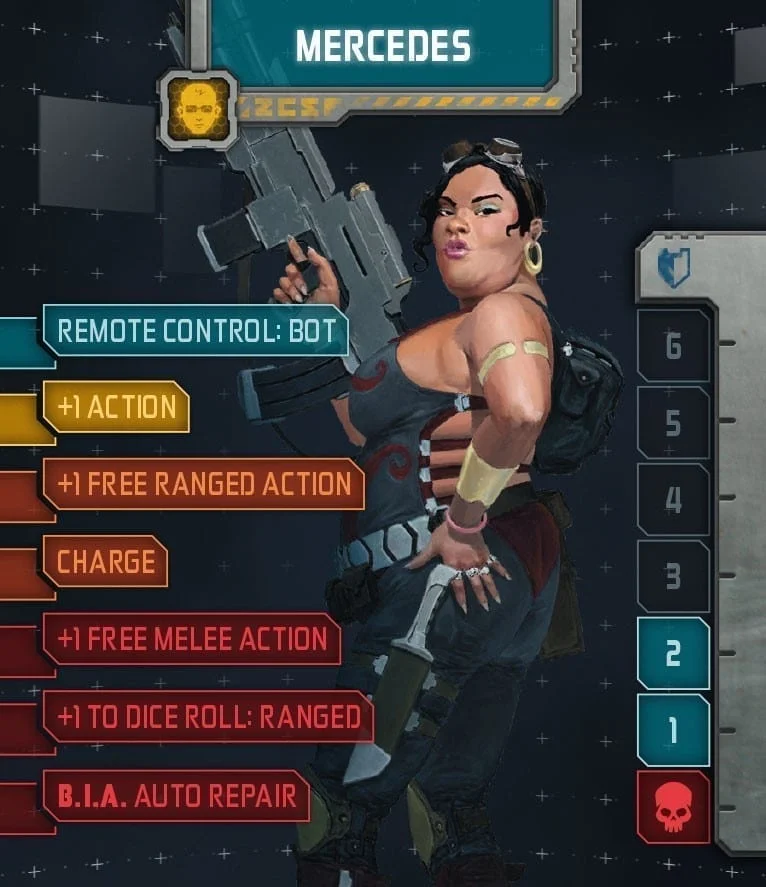The image size is (766, 887).
Task: Select the B.I.A. Auto Repair skill
Action: tap(176, 796)
